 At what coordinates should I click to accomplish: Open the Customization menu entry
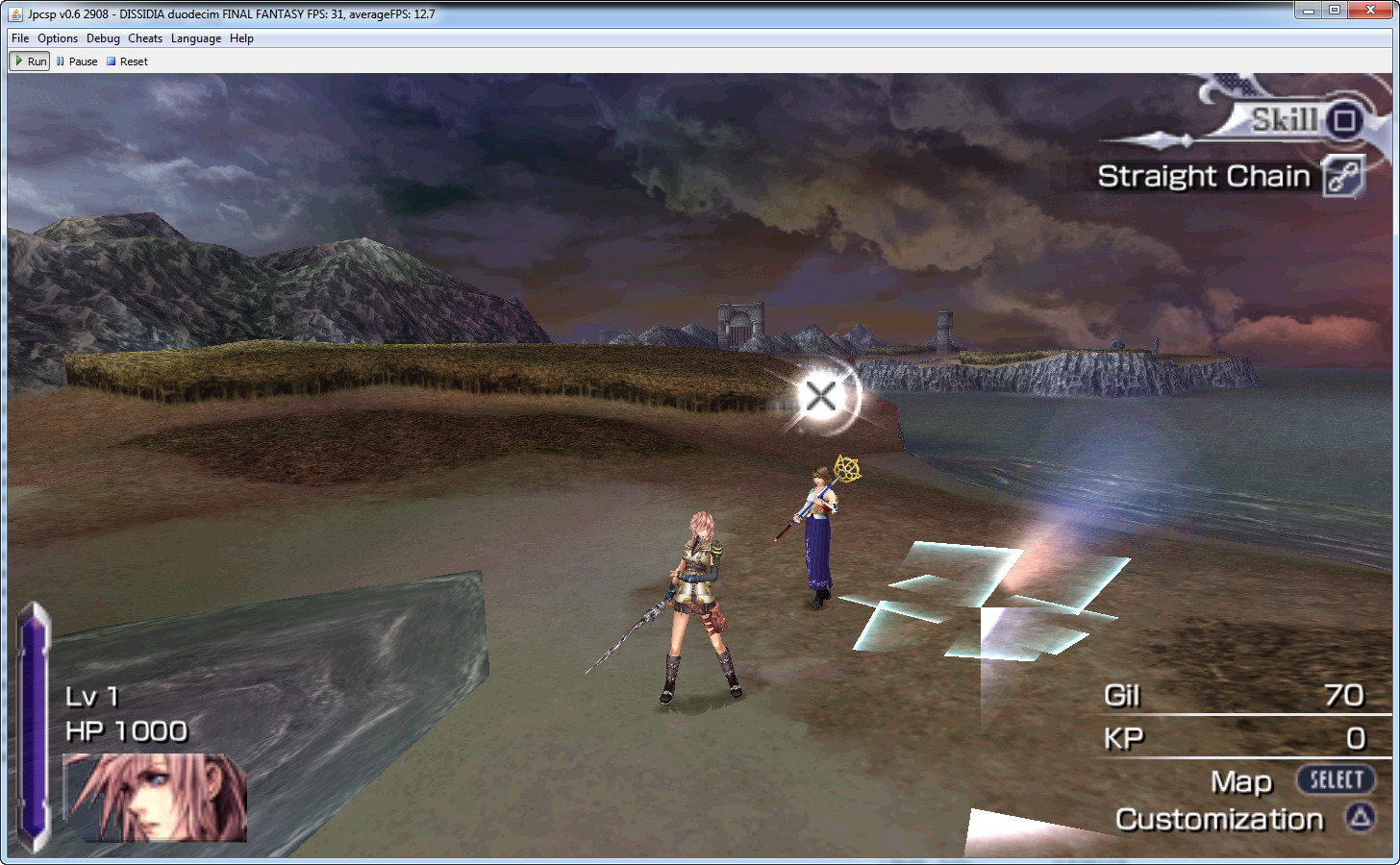1219,820
